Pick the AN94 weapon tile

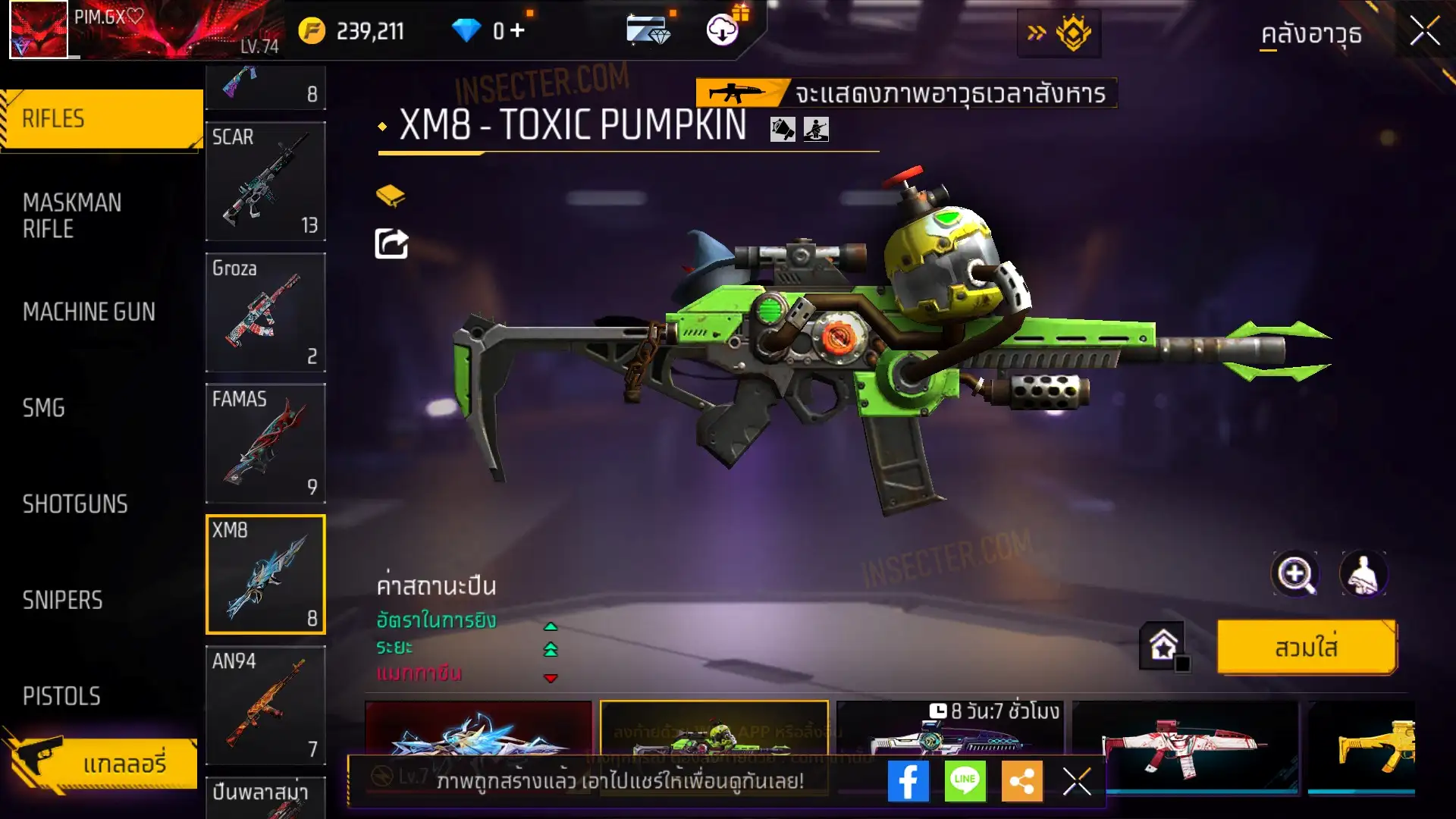pyautogui.click(x=265, y=705)
